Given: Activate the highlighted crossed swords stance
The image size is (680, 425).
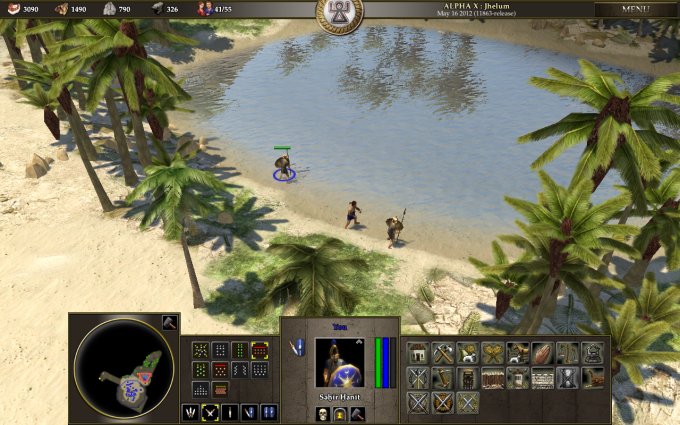Looking at the screenshot, I should pos(211,412).
